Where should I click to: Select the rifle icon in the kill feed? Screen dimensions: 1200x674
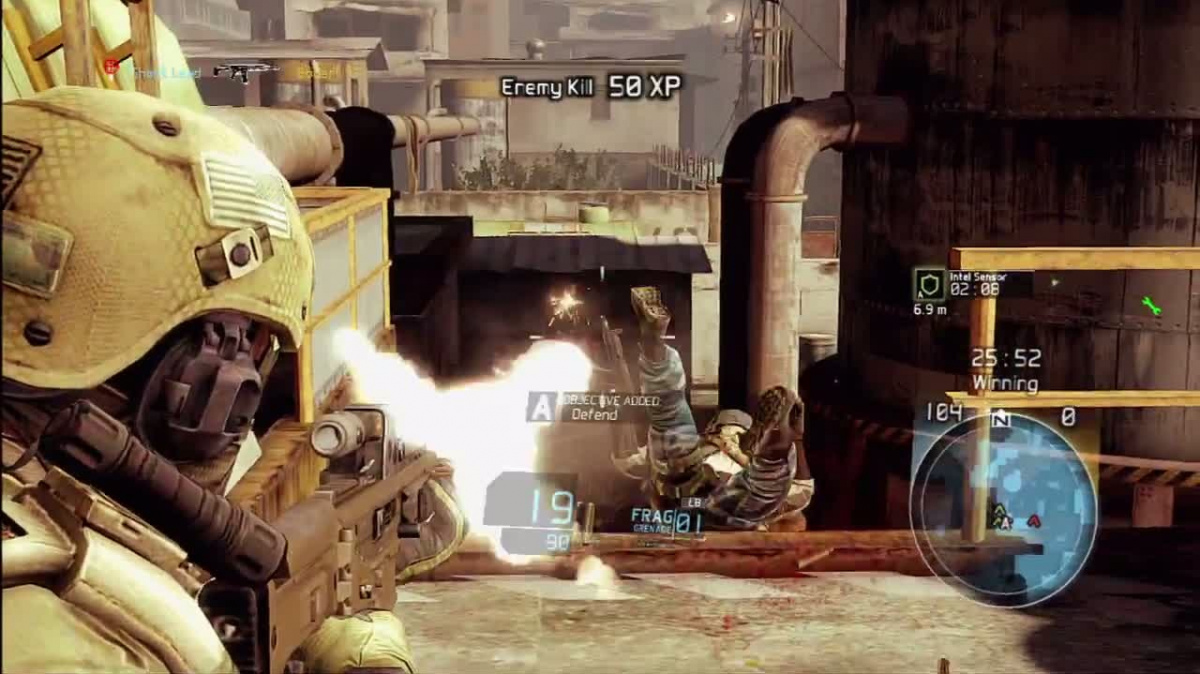[242, 71]
